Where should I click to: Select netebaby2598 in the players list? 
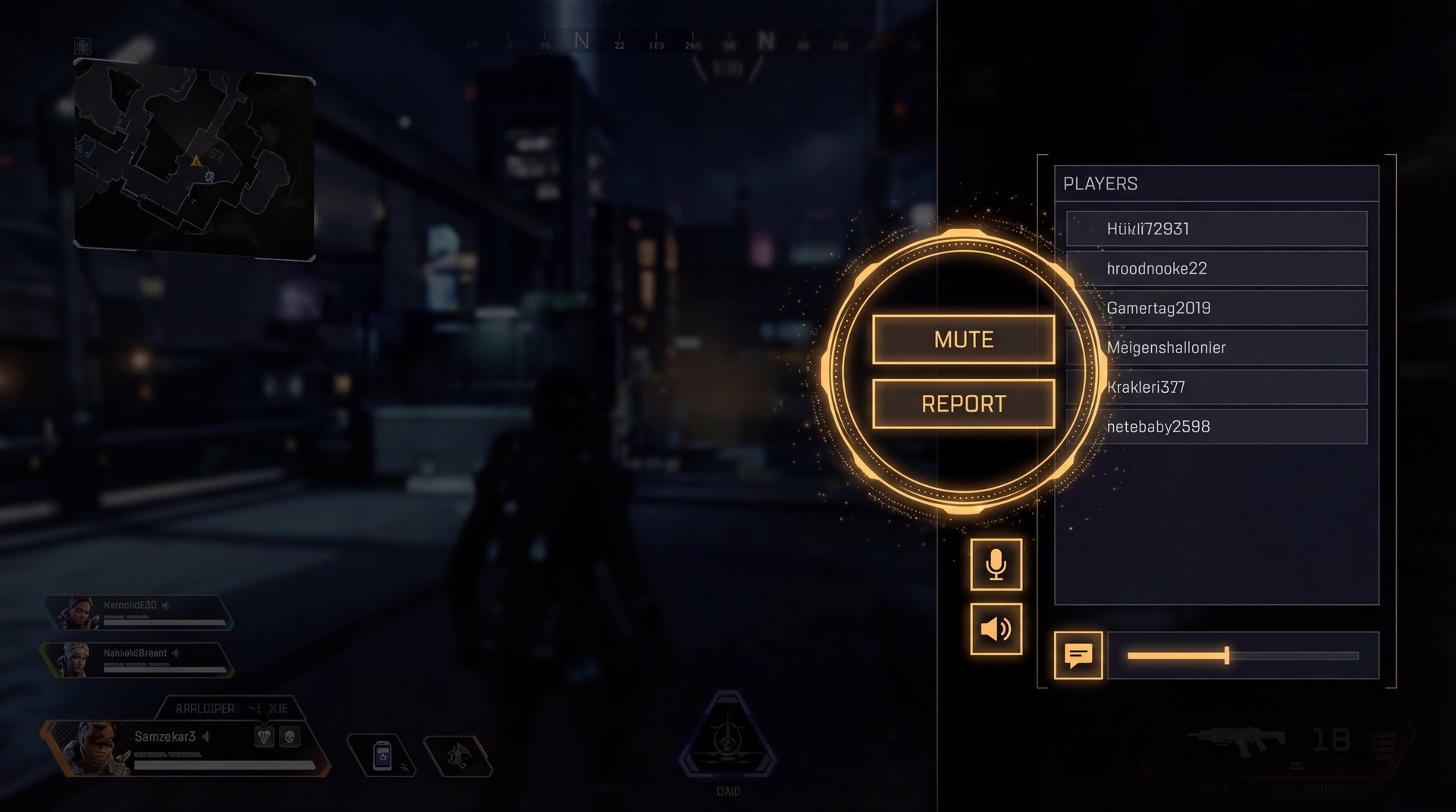(1216, 426)
